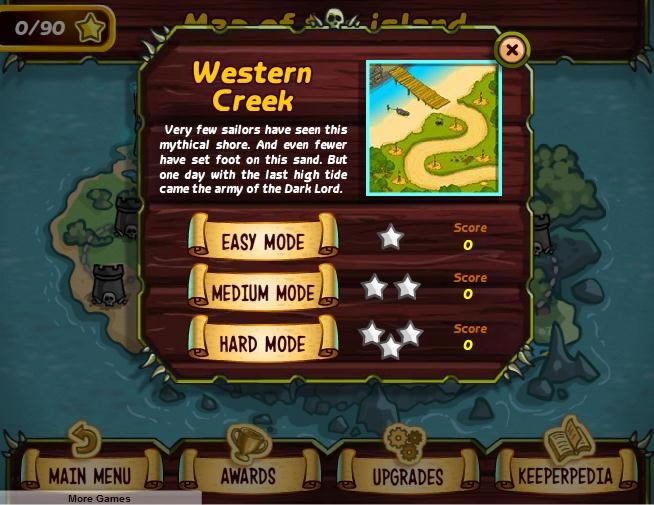
Task: Close the Western Creek level panel
Action: tap(511, 49)
